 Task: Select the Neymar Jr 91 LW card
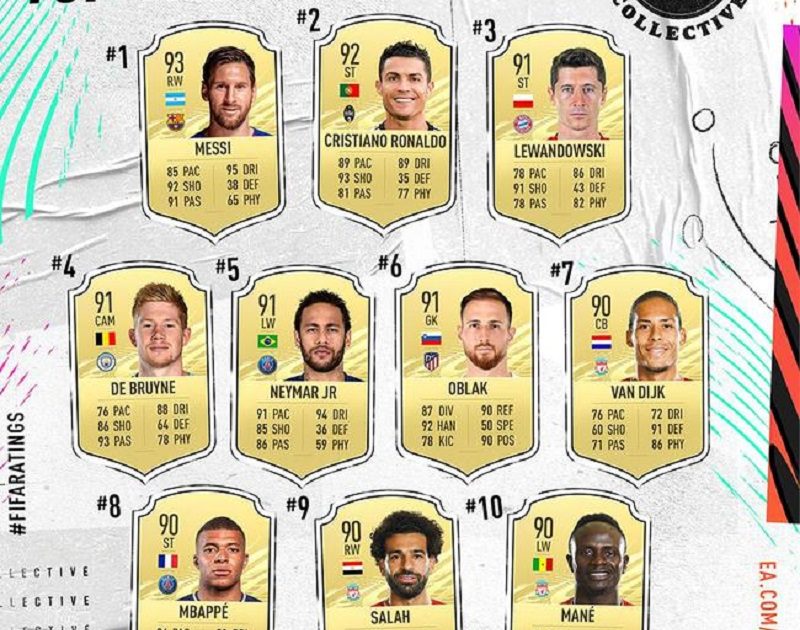(302, 372)
